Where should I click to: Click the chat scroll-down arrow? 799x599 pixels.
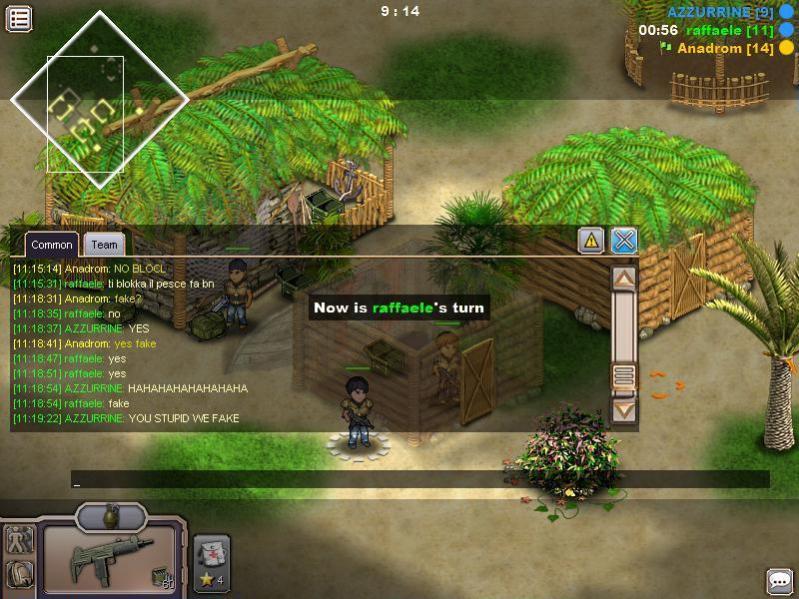(x=624, y=409)
